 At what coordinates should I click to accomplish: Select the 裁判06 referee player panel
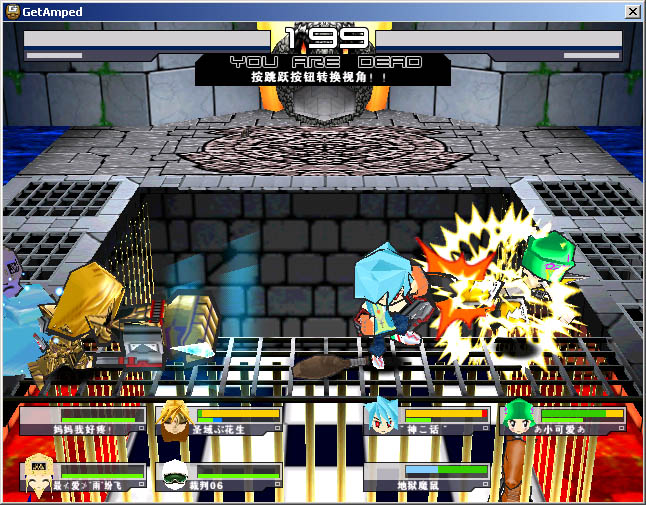(x=220, y=477)
